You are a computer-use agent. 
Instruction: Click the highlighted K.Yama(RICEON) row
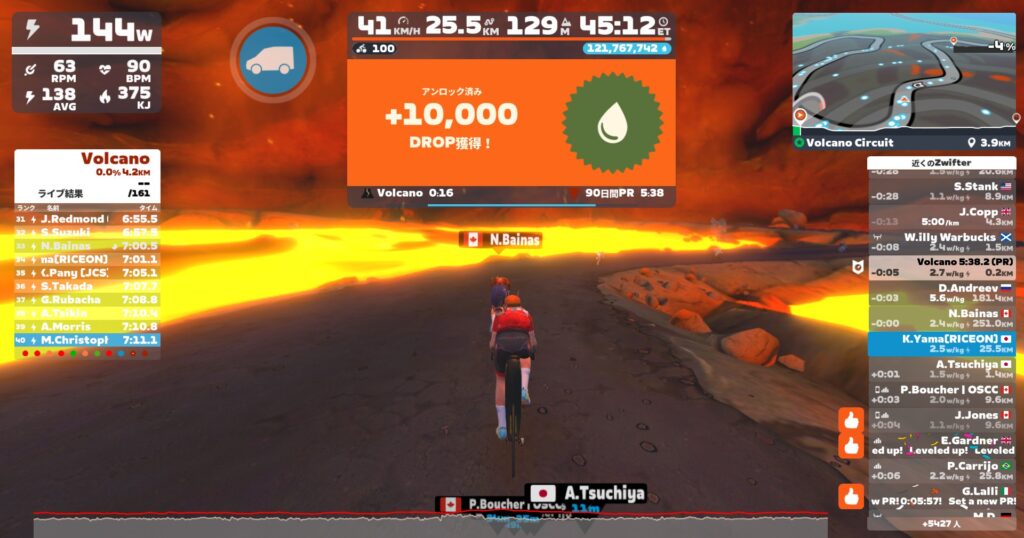pos(940,344)
